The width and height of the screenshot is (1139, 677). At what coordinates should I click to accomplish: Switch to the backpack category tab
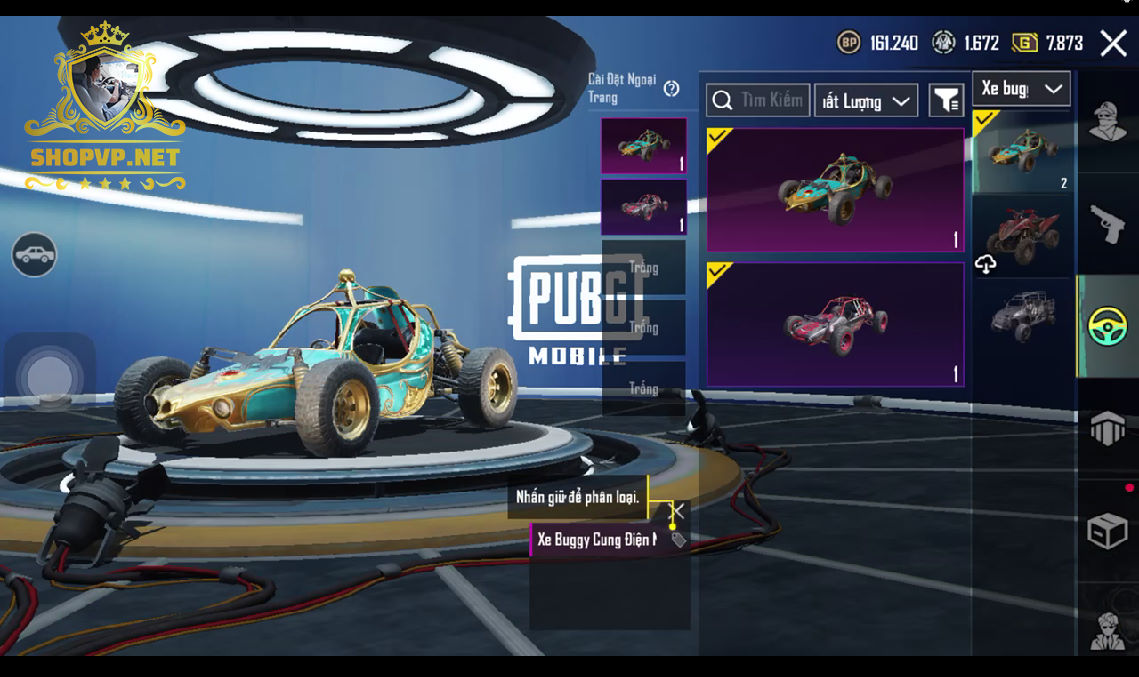pyautogui.click(x=1108, y=429)
